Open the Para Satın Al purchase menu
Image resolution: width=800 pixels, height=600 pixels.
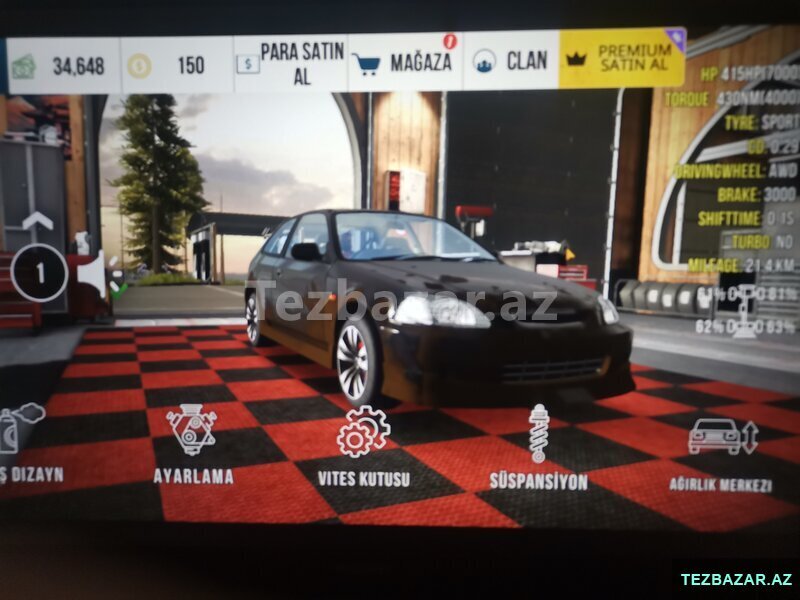[x=290, y=64]
